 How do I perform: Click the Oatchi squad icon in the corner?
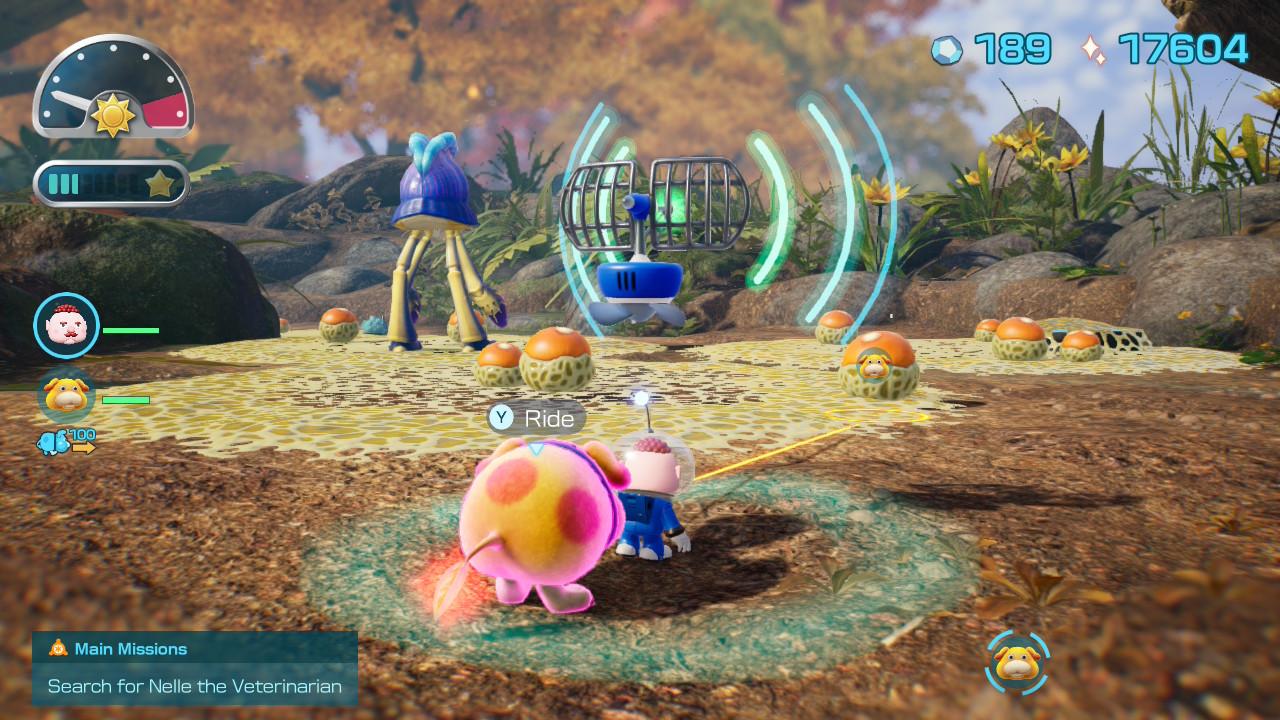tap(1017, 663)
